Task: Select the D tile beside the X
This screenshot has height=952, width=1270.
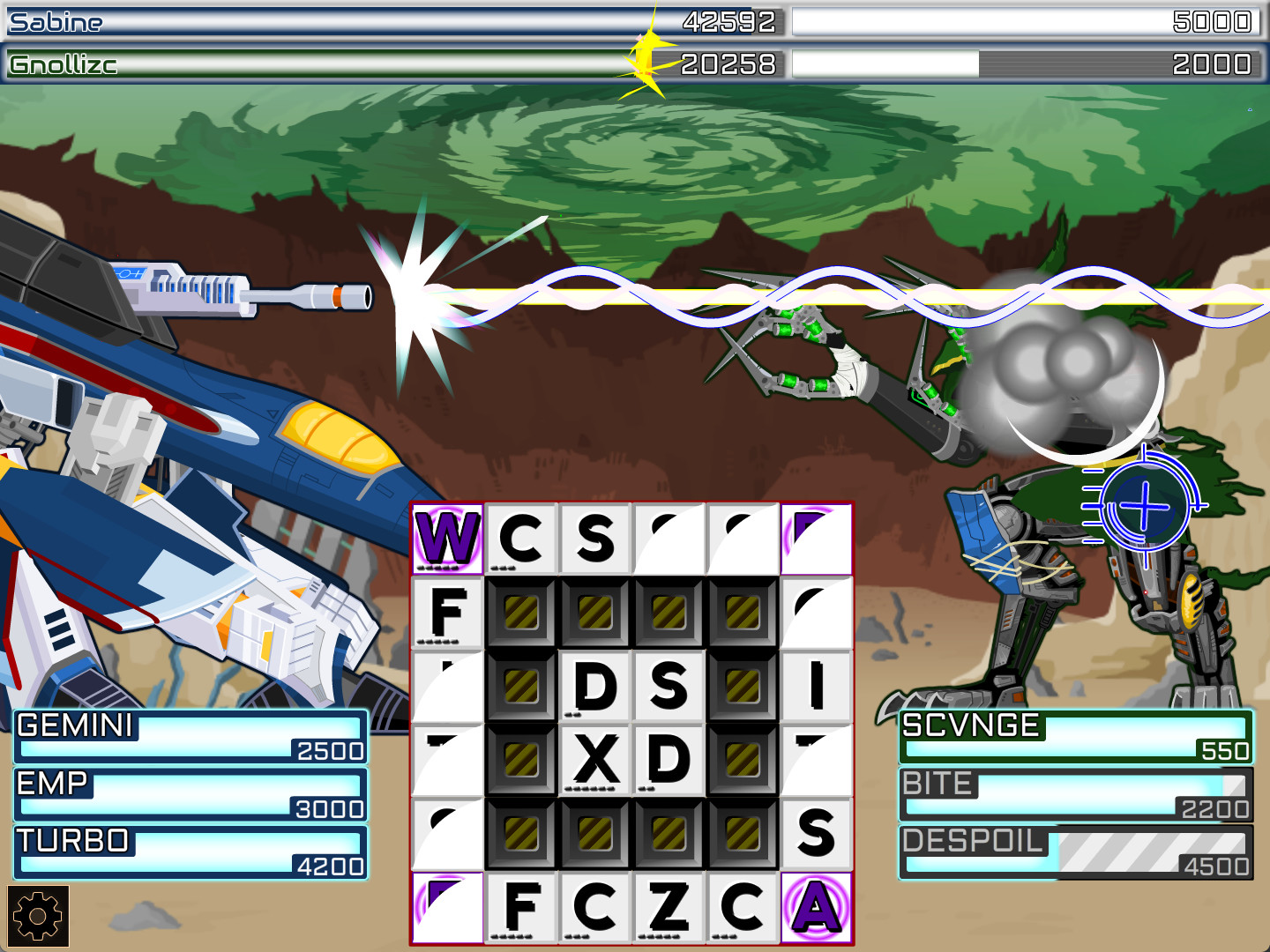Action: click(x=669, y=758)
